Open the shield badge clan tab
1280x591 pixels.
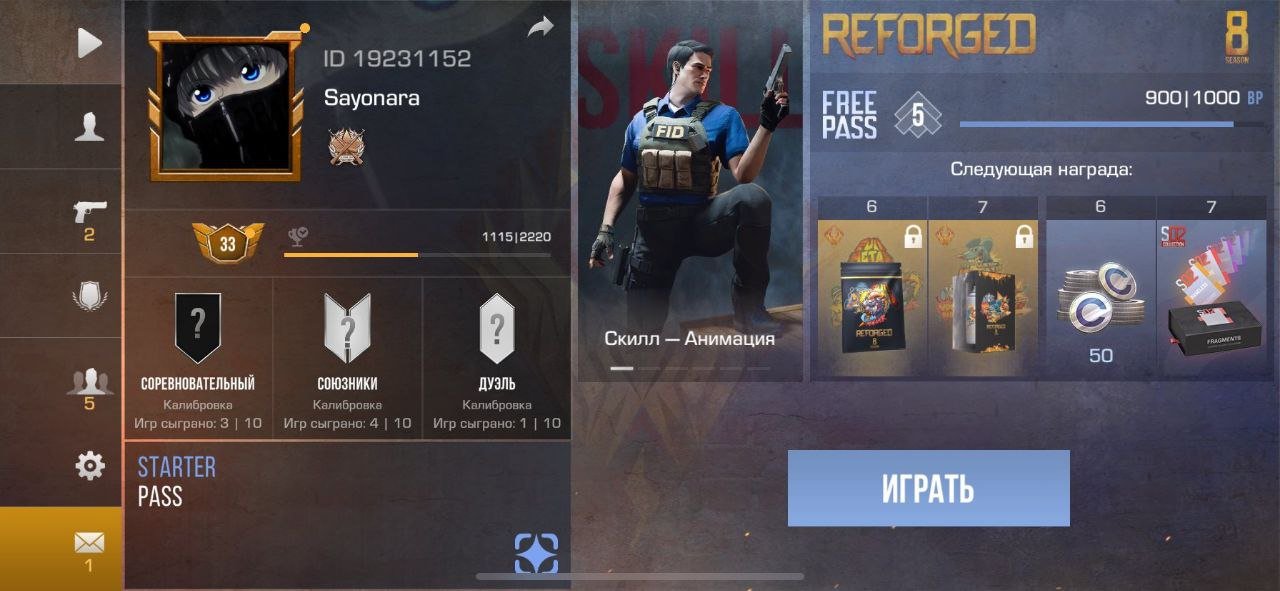(89, 297)
